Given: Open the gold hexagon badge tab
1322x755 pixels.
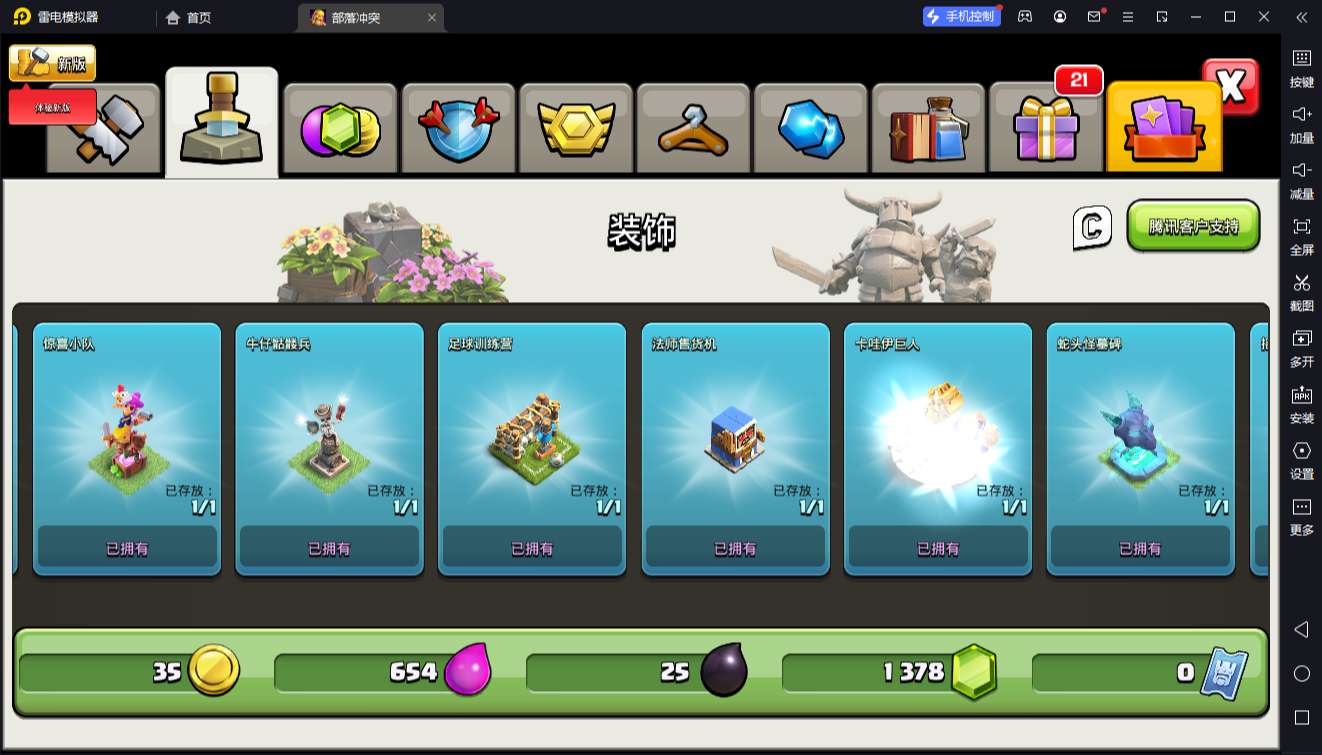Looking at the screenshot, I should (x=576, y=130).
